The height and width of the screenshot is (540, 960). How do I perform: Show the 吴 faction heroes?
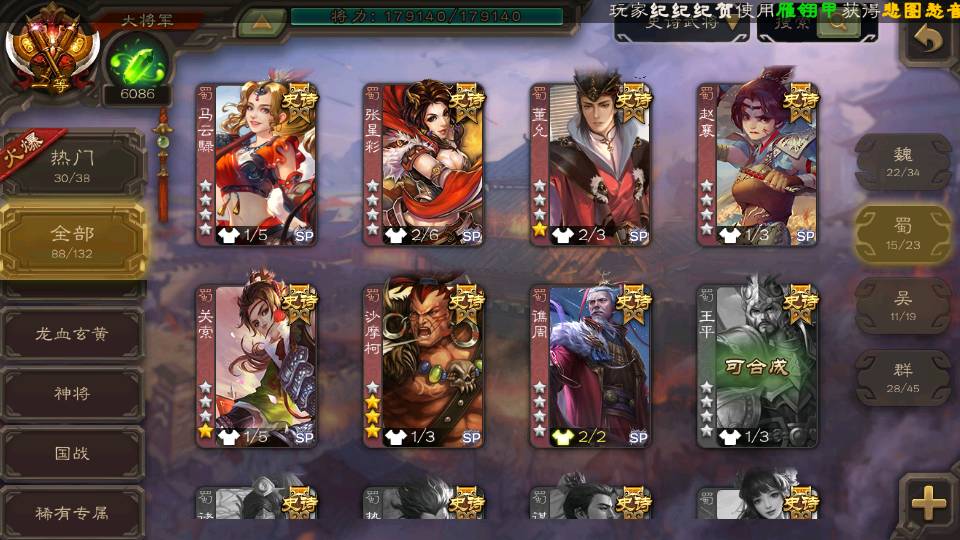click(x=902, y=304)
